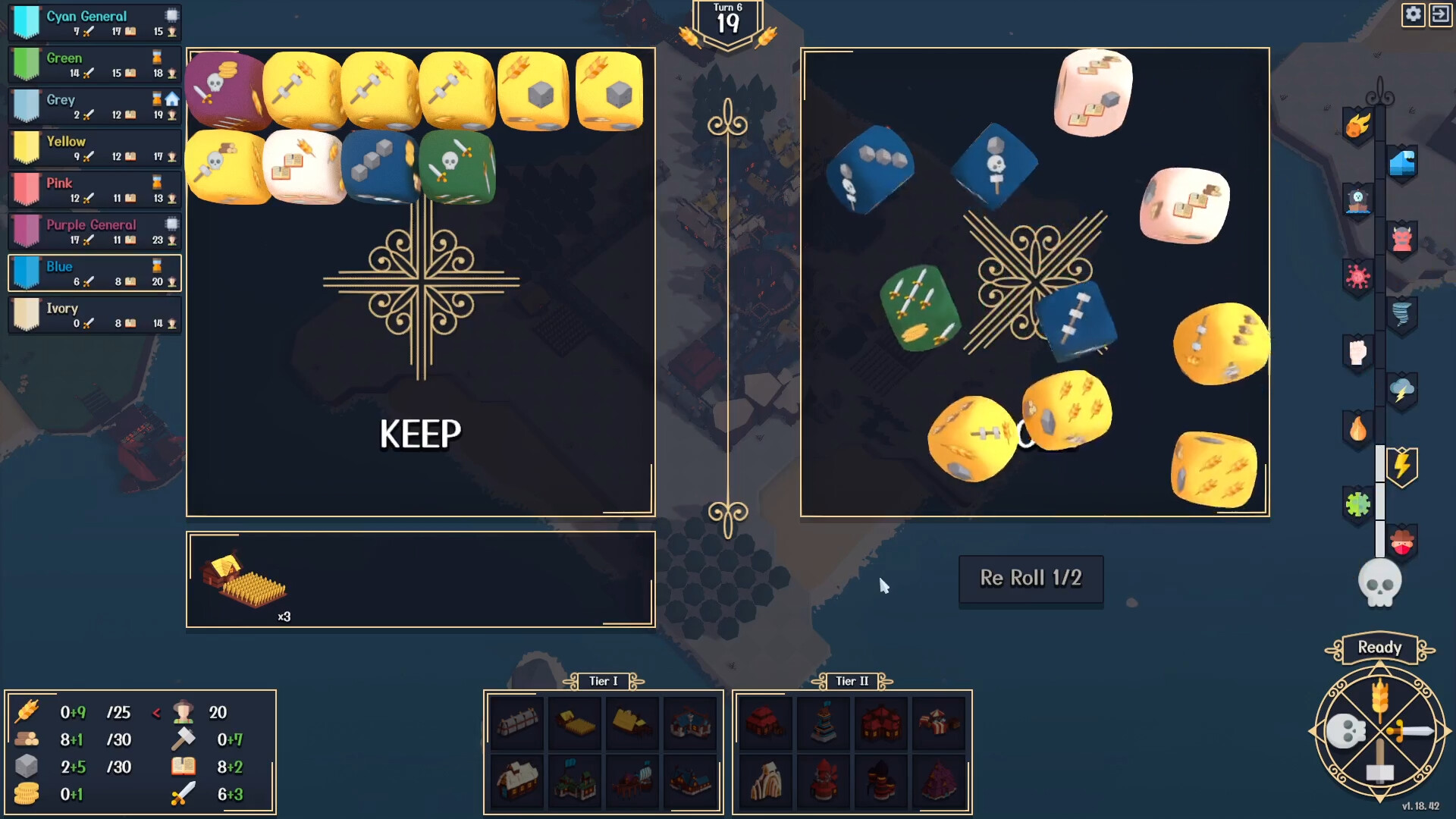Toggle keep on the blue stone die
This screenshot has height=819, width=1456.
pos(381,167)
